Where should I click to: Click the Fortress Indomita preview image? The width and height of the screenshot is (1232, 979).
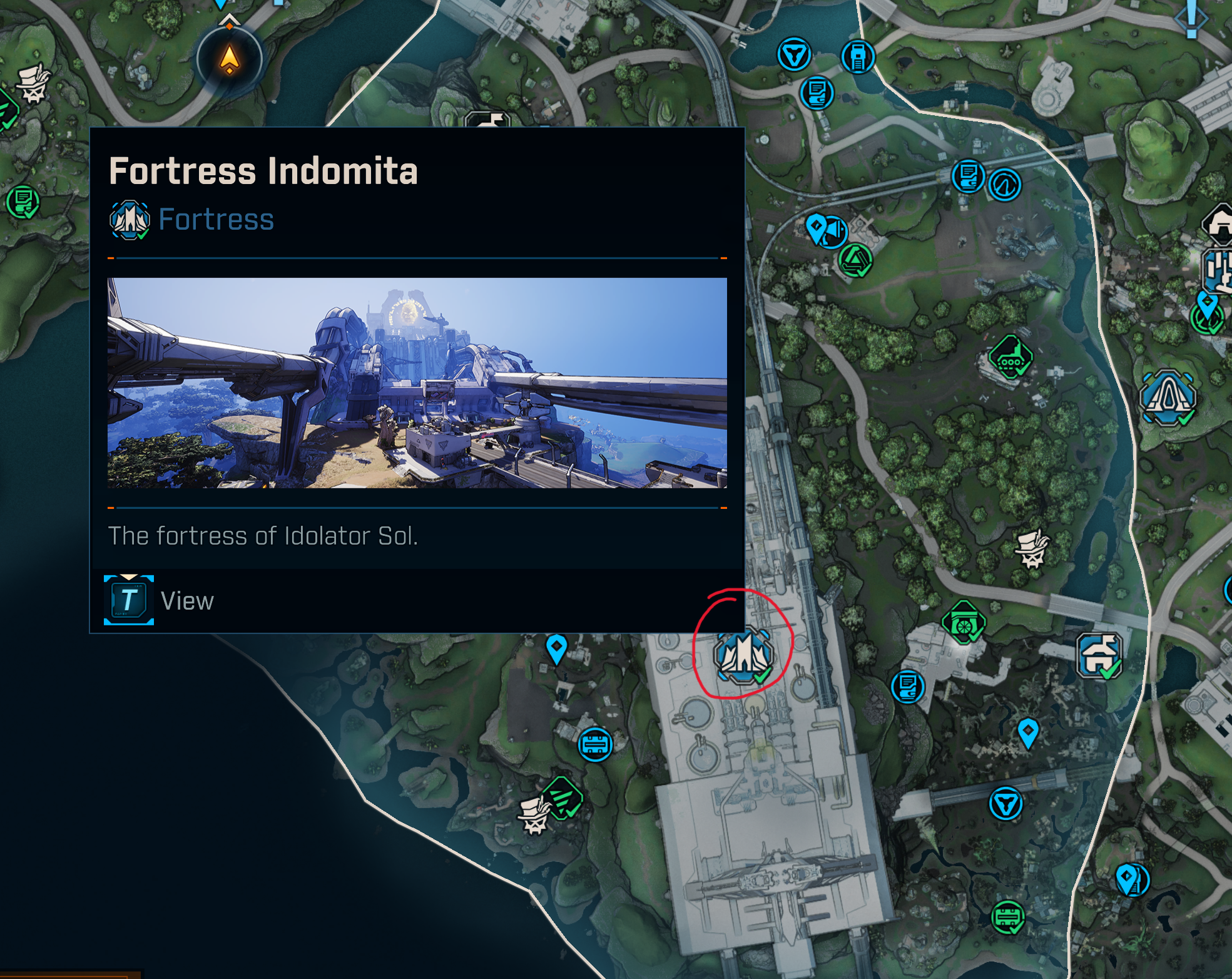click(417, 382)
